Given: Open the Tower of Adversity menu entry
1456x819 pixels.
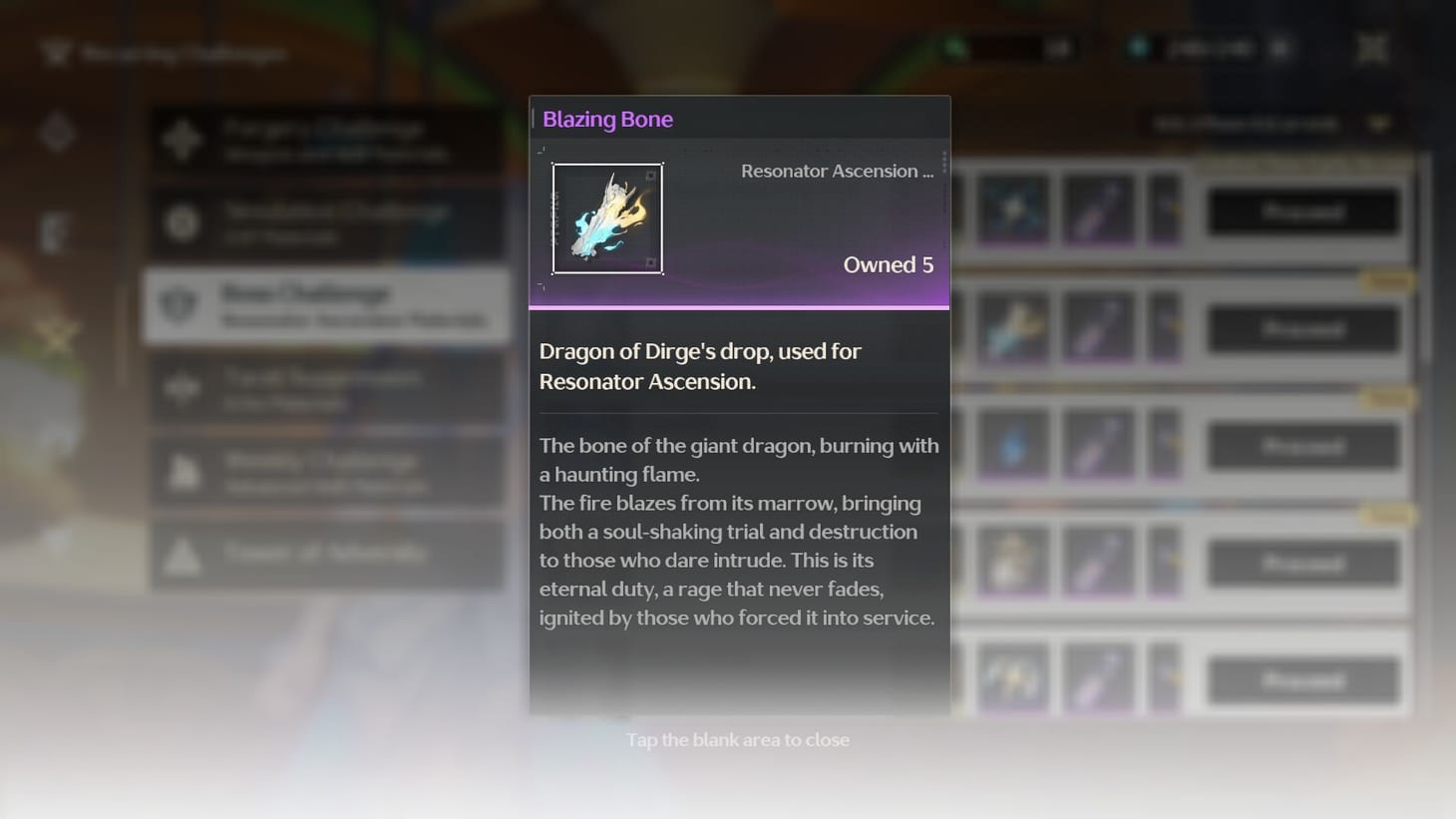Looking at the screenshot, I should (327, 555).
